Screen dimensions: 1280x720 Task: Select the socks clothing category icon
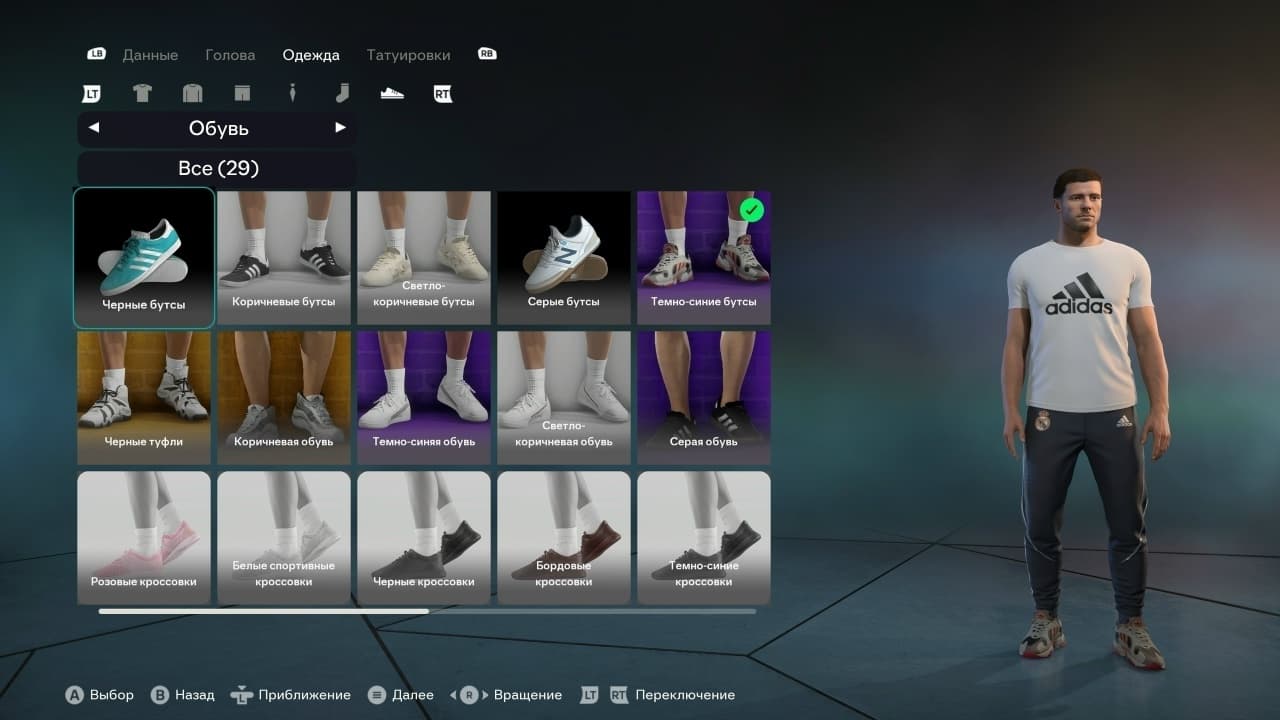pyautogui.click(x=342, y=93)
